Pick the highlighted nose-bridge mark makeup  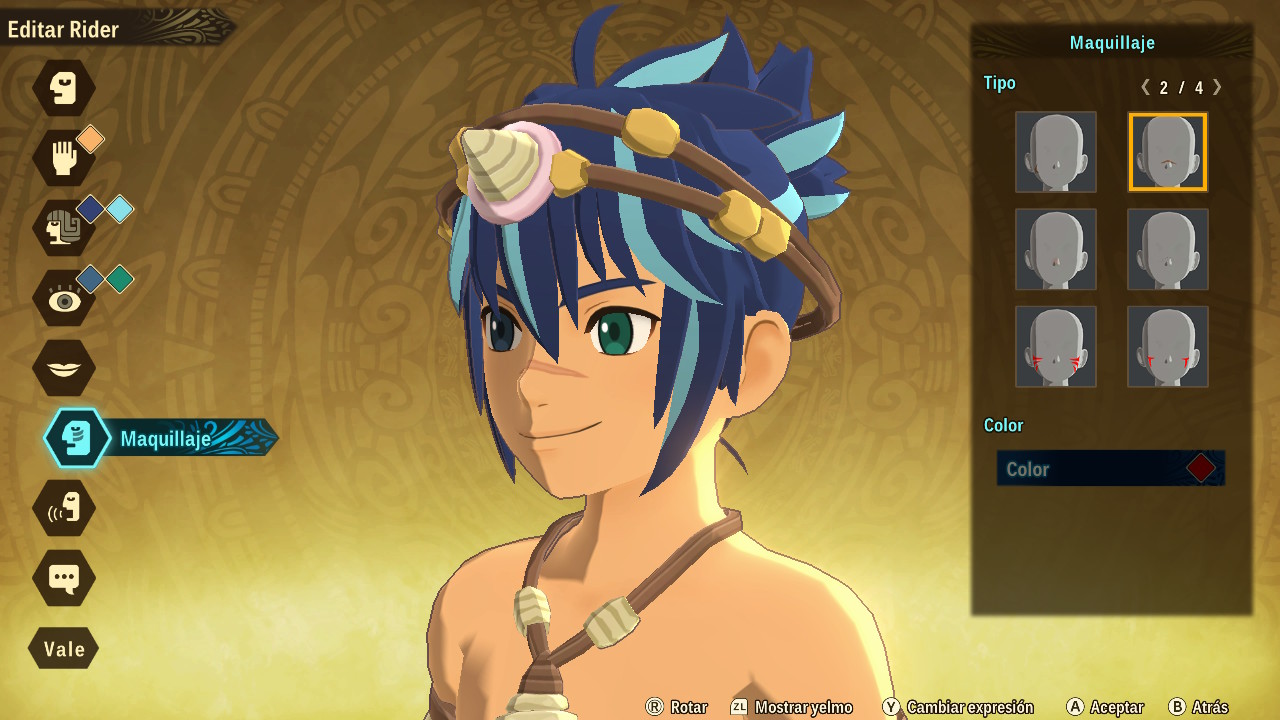tap(1168, 152)
